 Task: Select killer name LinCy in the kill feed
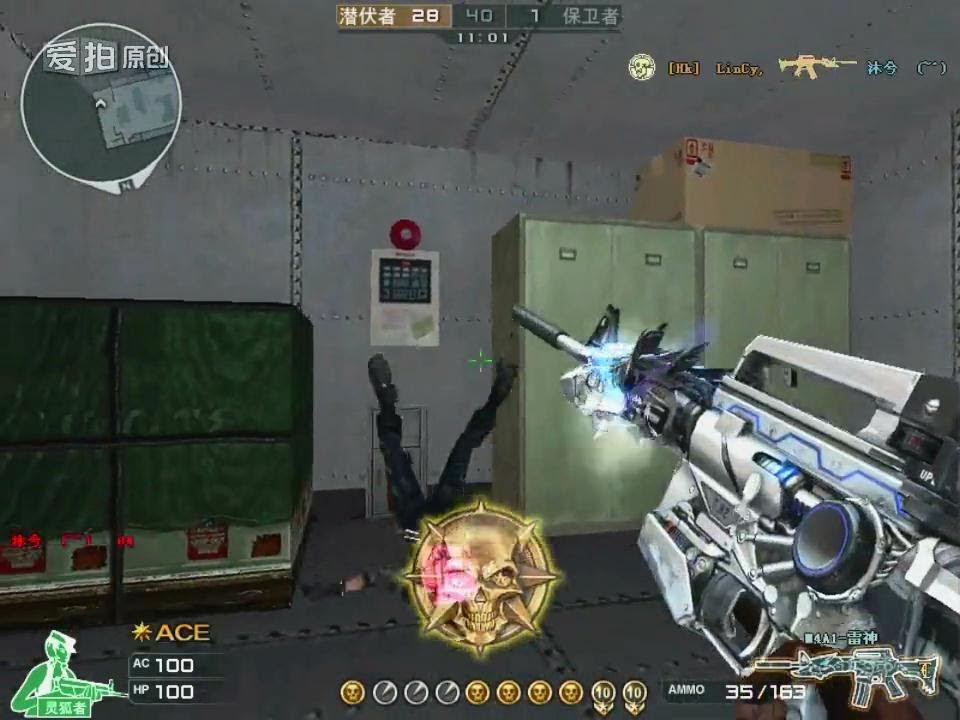pos(739,68)
